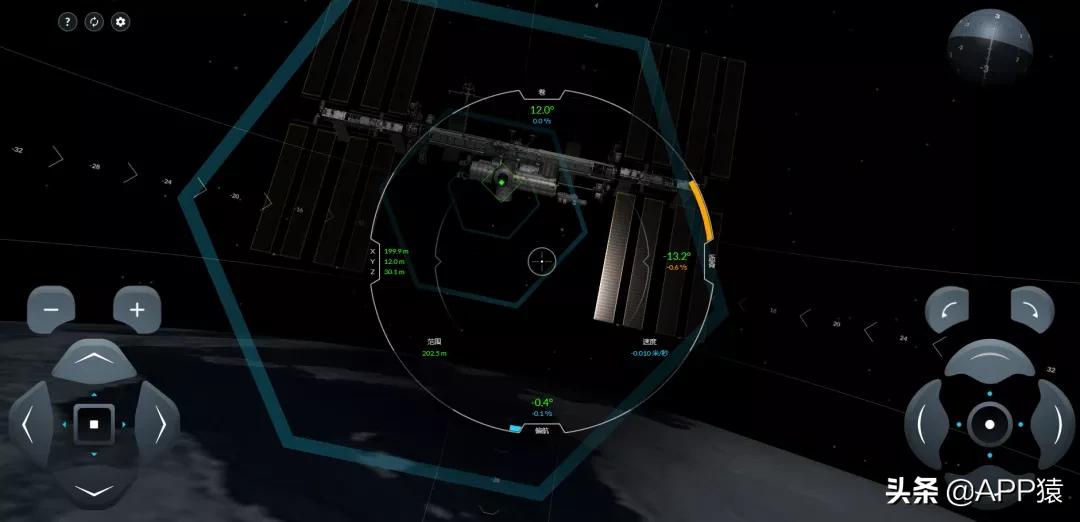Toggle the round rotation precision button

tap(989, 424)
